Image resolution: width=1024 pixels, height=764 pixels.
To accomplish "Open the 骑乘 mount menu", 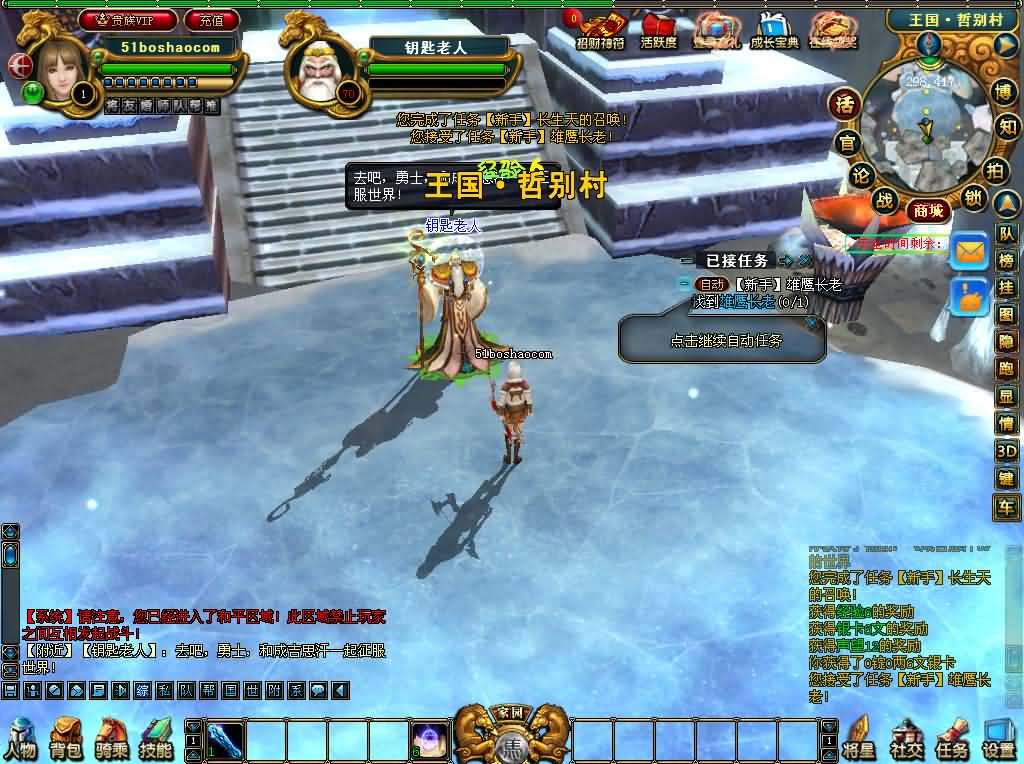I will [x=111, y=739].
